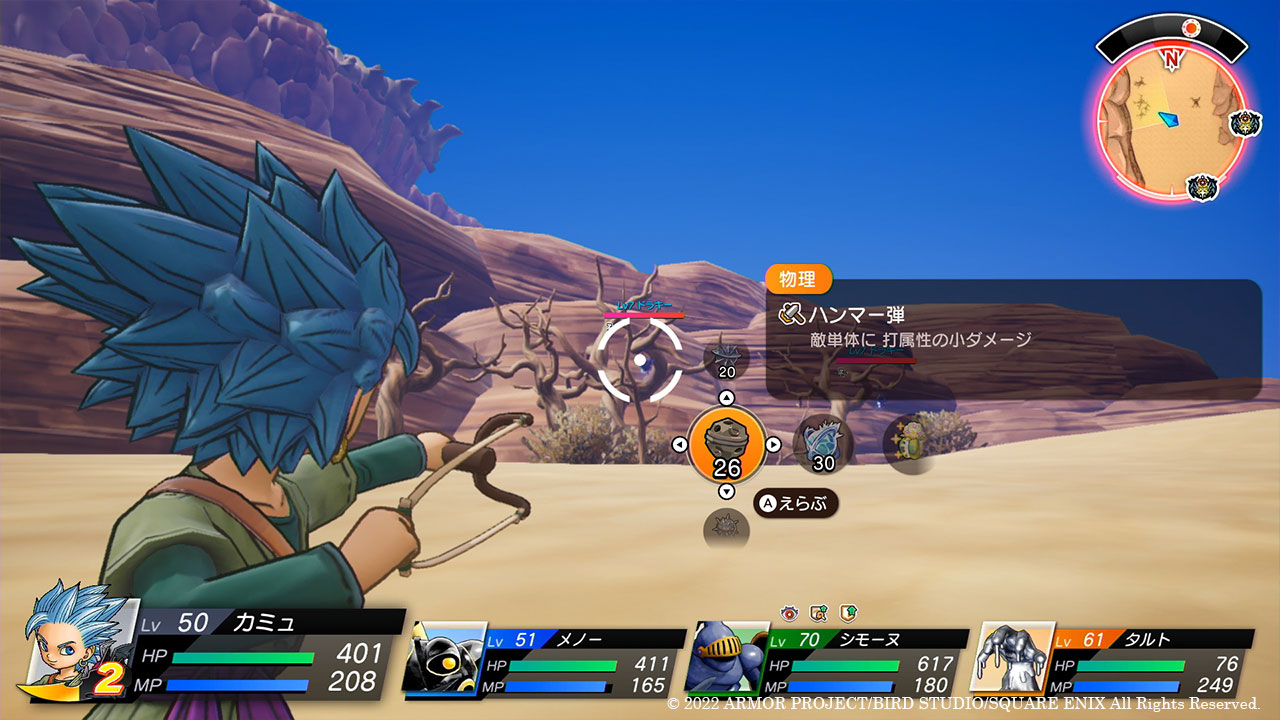Select the Hammer pellet with 26 ammo
Screen dimensions: 1280x720
pos(727,444)
